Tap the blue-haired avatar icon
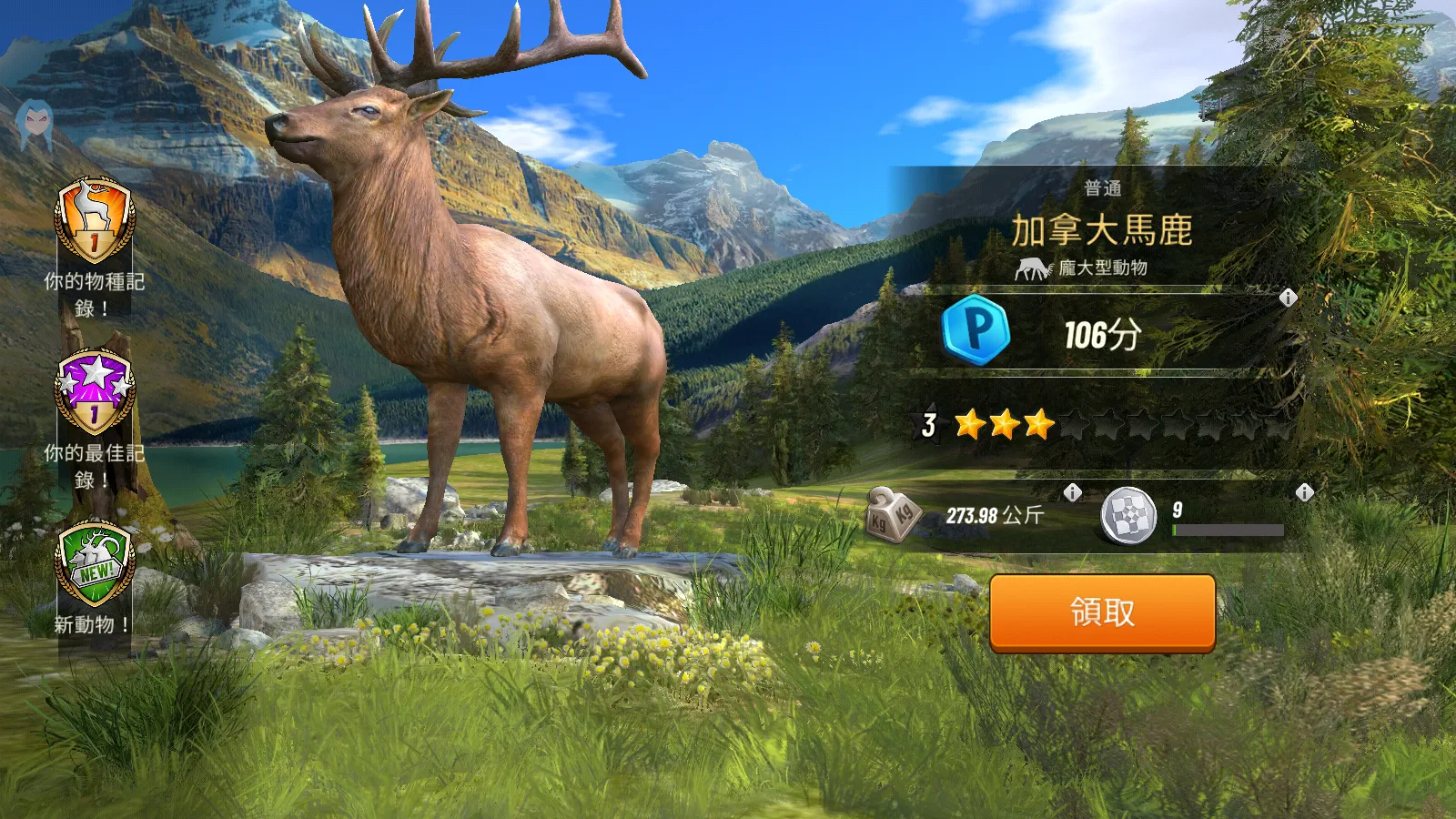This screenshot has width=1456, height=819. (x=36, y=126)
